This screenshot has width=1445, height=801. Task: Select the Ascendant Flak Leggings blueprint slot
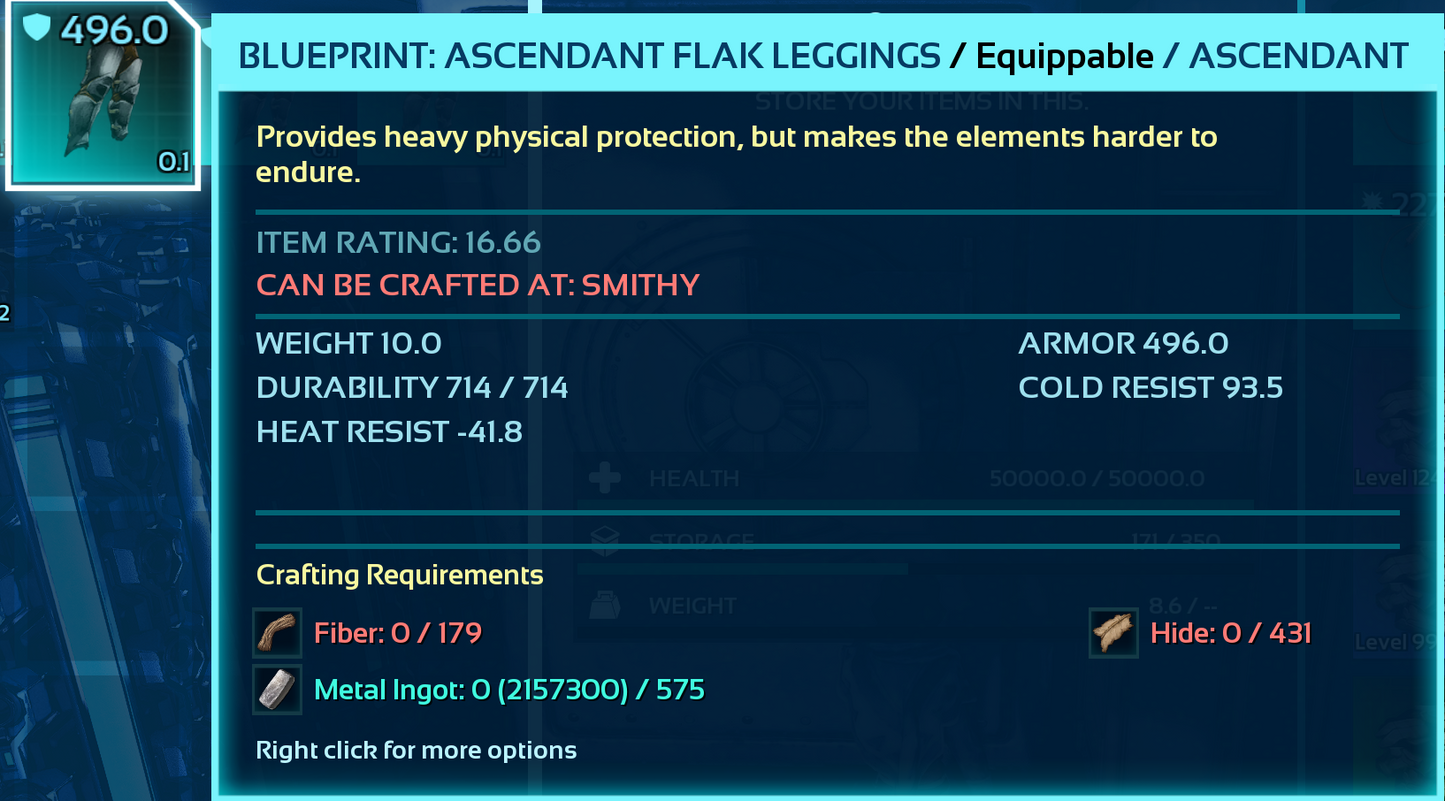click(102, 97)
